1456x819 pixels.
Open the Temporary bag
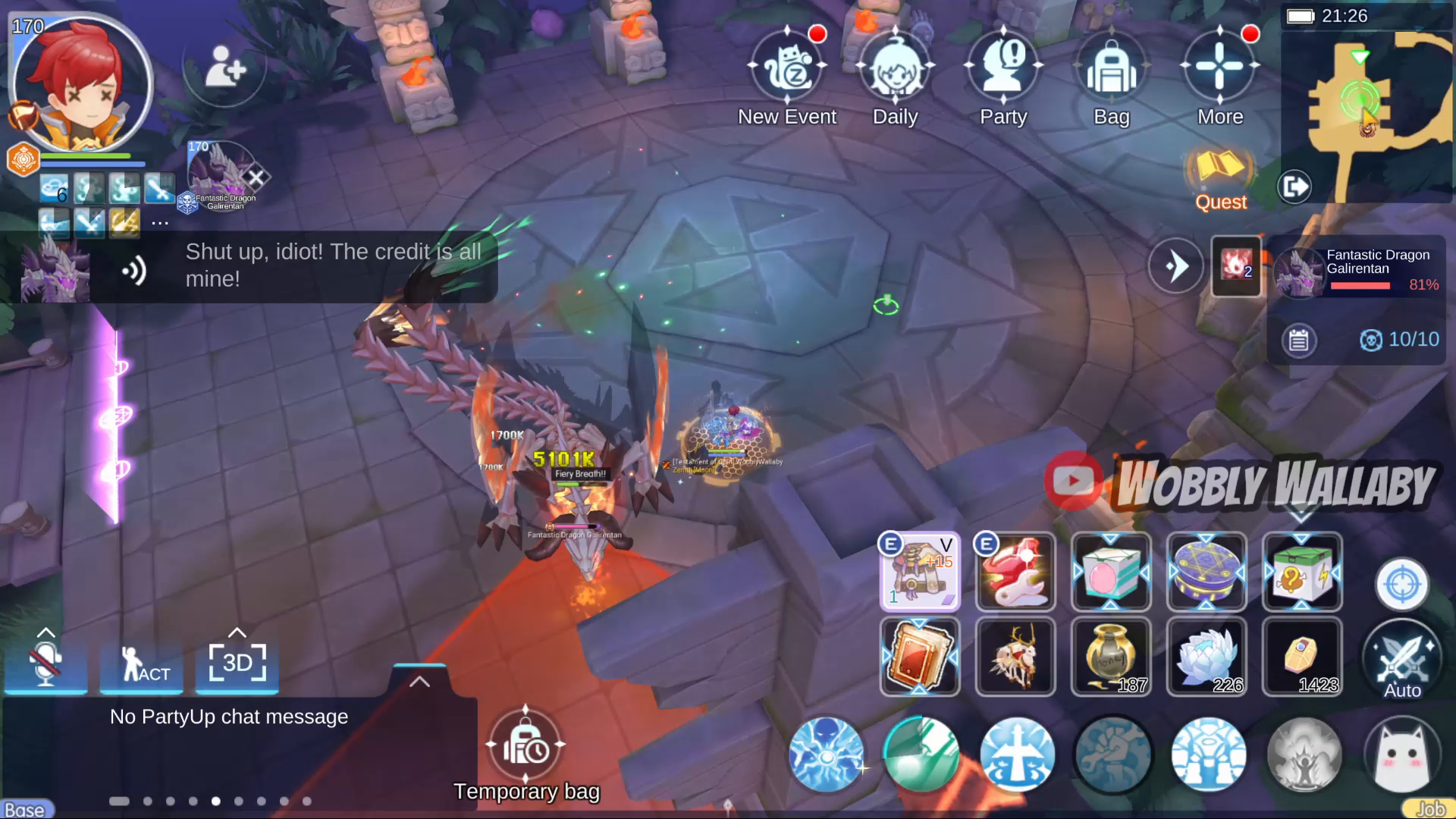pyautogui.click(x=526, y=747)
